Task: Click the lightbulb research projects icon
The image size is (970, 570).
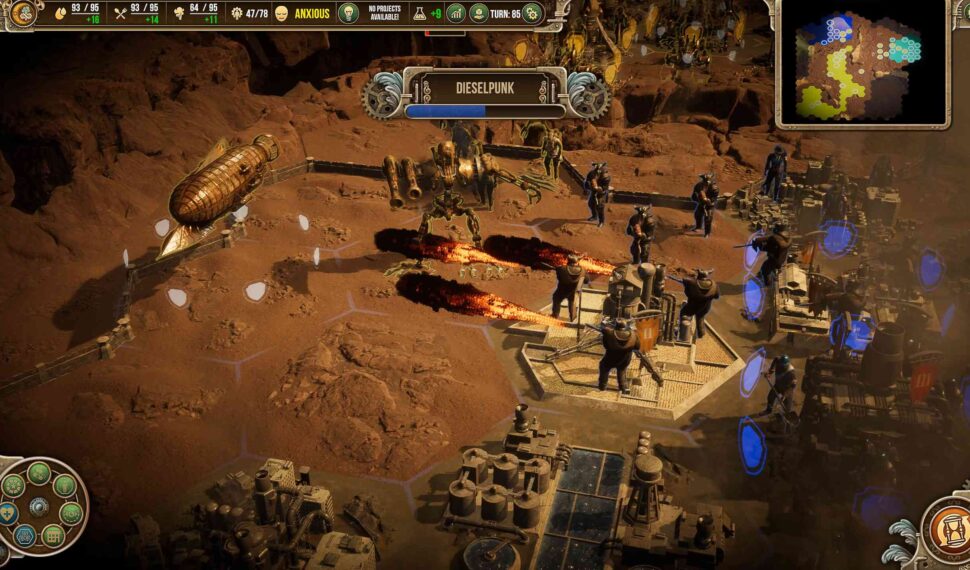Action: pyautogui.click(x=348, y=13)
